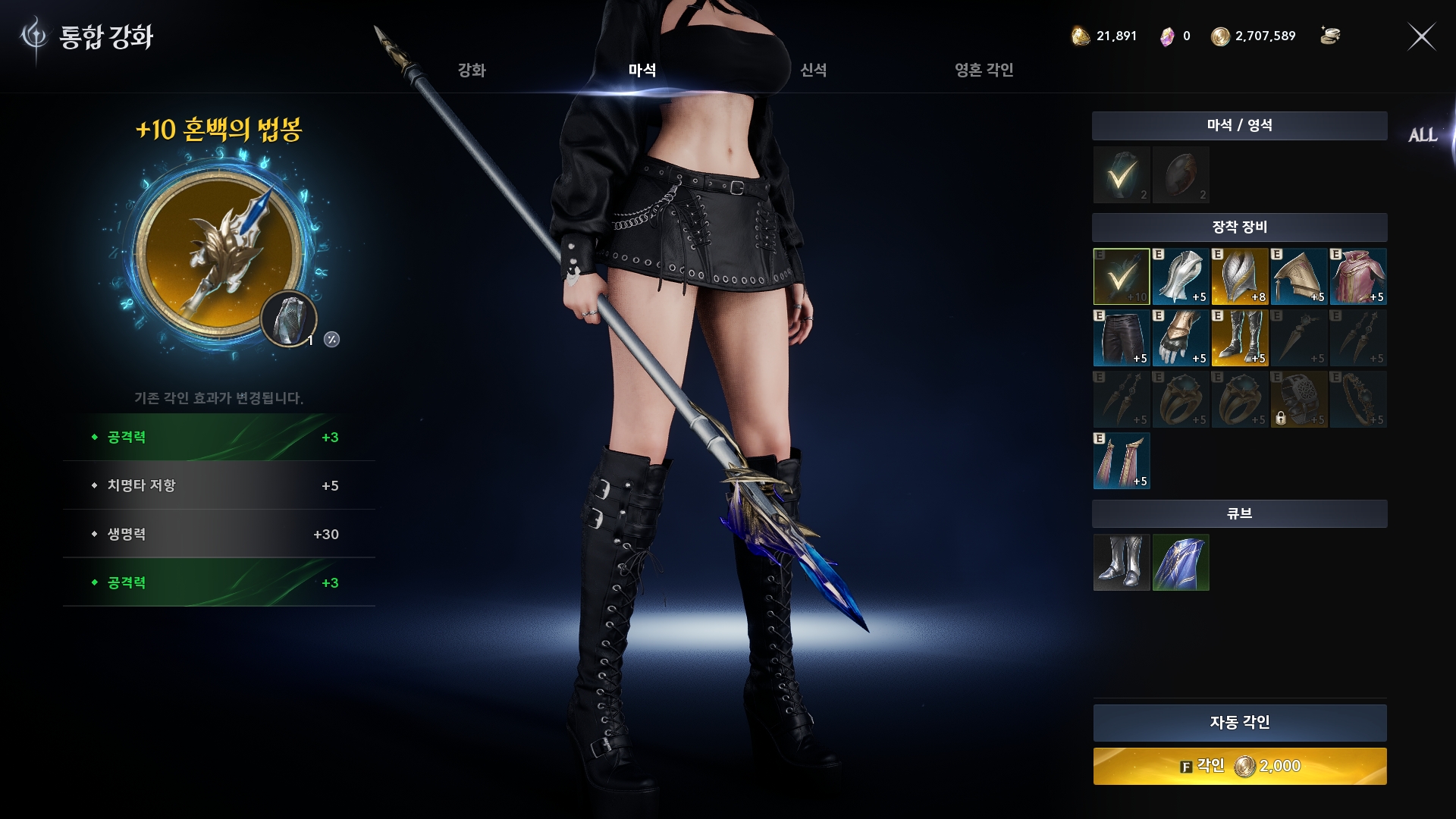1456x819 pixels.
Task: Choose the +5 silver shoulder armor slot
Action: [x=1181, y=277]
